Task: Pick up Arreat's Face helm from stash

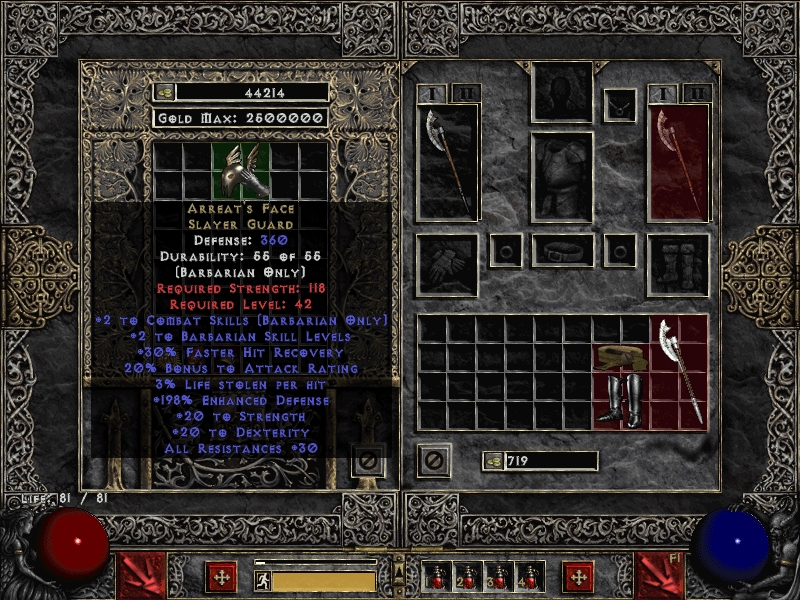Action: [241, 170]
